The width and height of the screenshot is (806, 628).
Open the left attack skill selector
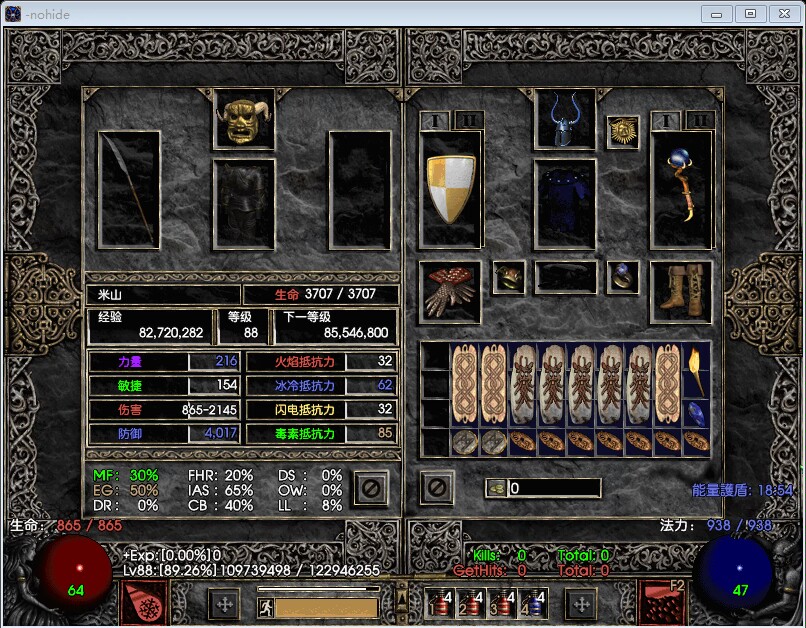pyautogui.click(x=144, y=604)
